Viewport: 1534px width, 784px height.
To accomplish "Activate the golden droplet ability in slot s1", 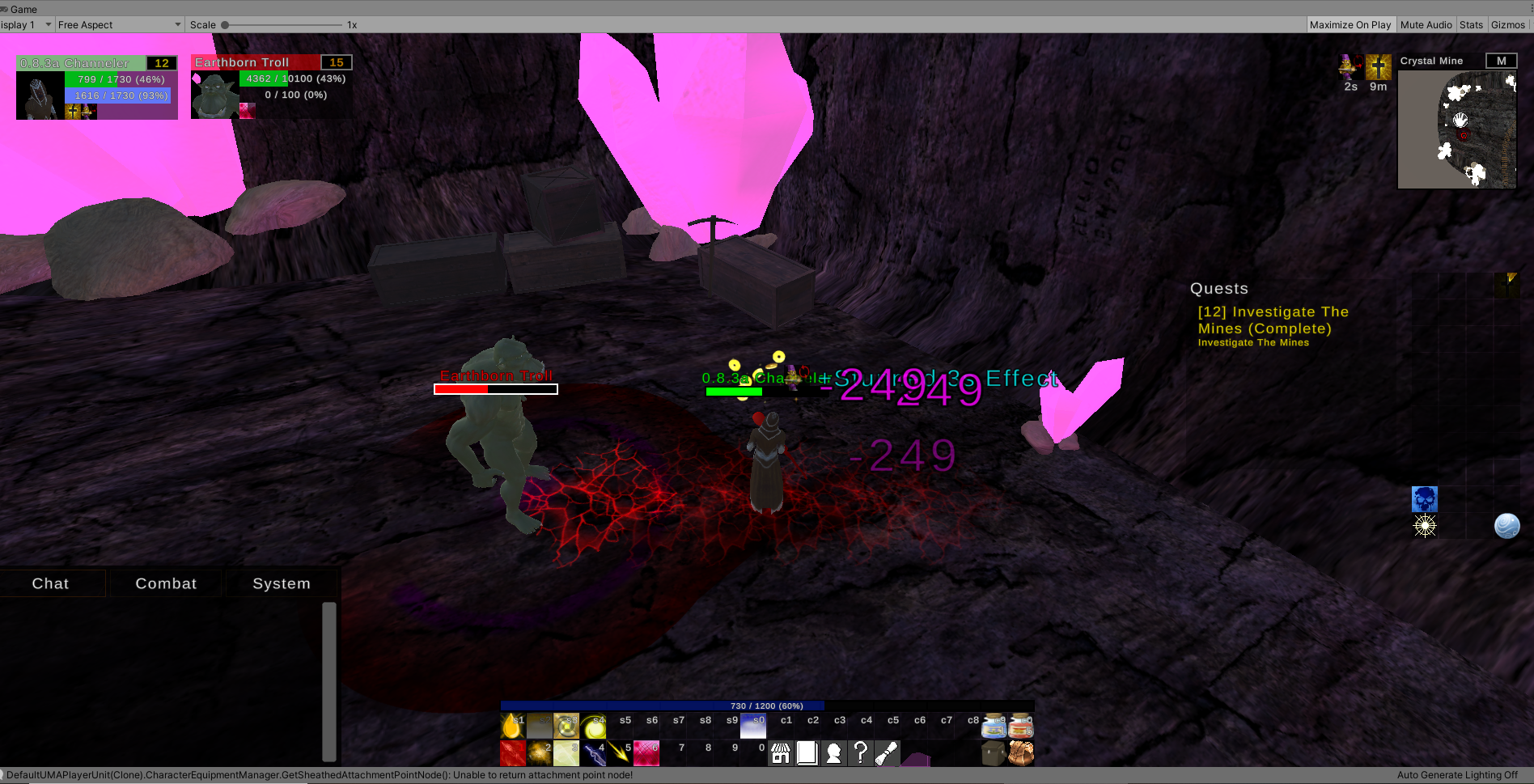I will 512,726.
